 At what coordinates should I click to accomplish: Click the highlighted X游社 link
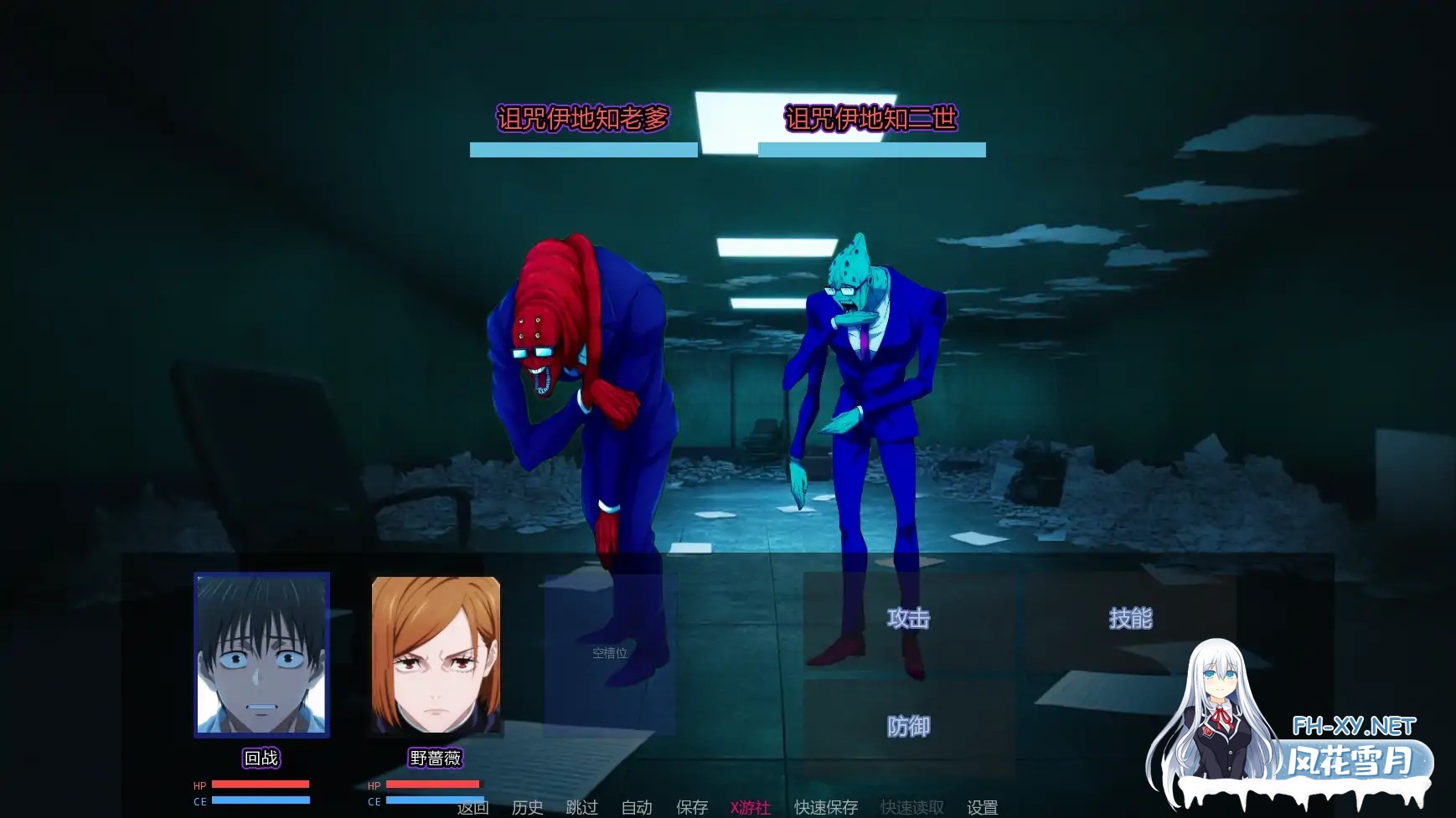pyautogui.click(x=750, y=807)
